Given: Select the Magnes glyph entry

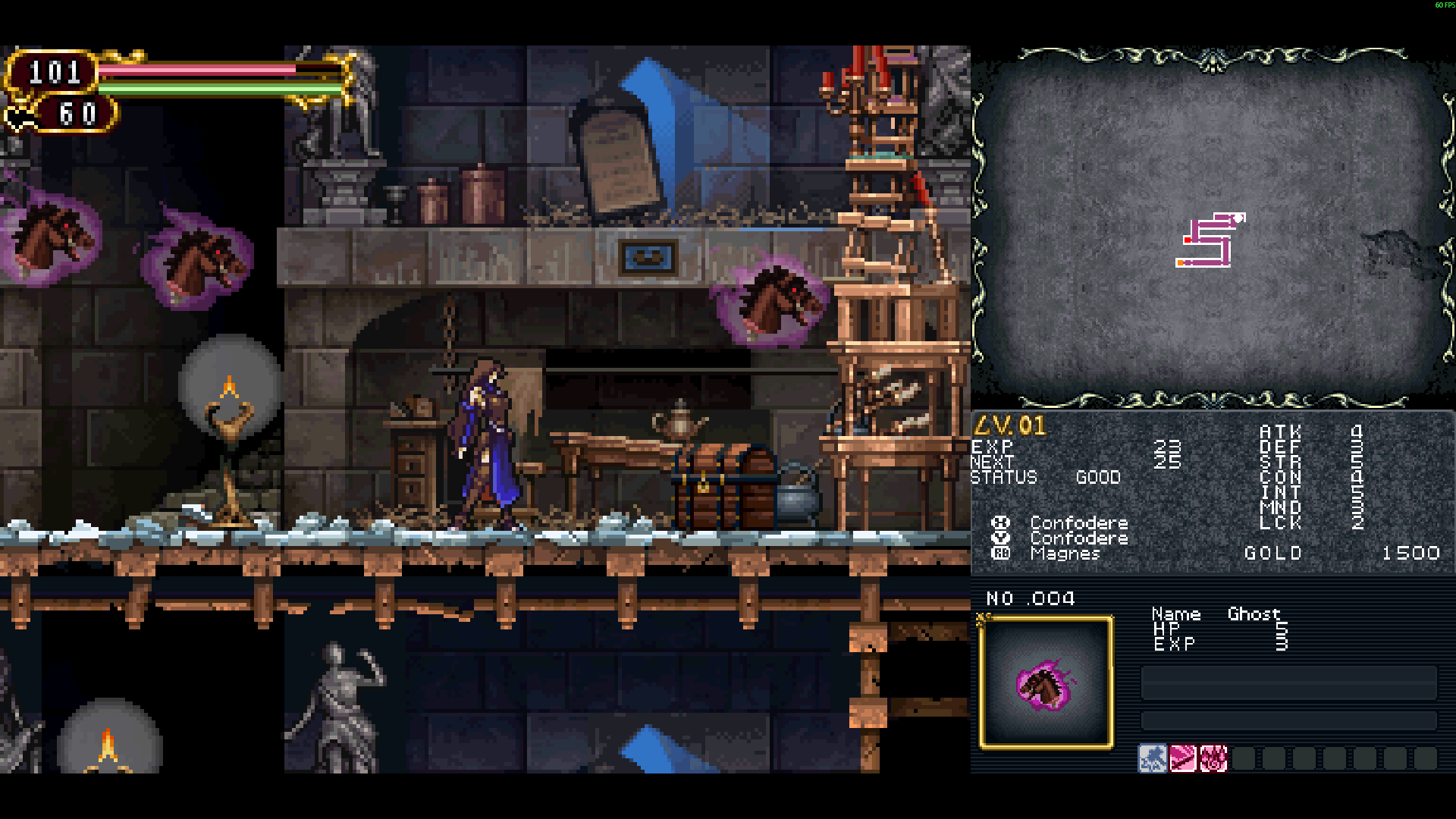Looking at the screenshot, I should tap(1064, 554).
